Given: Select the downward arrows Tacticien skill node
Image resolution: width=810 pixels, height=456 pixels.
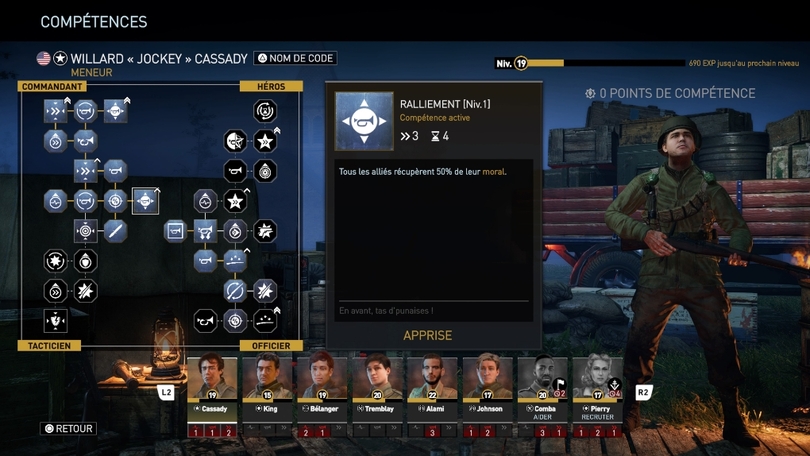Looking at the screenshot, I should pyautogui.click(x=56, y=320).
